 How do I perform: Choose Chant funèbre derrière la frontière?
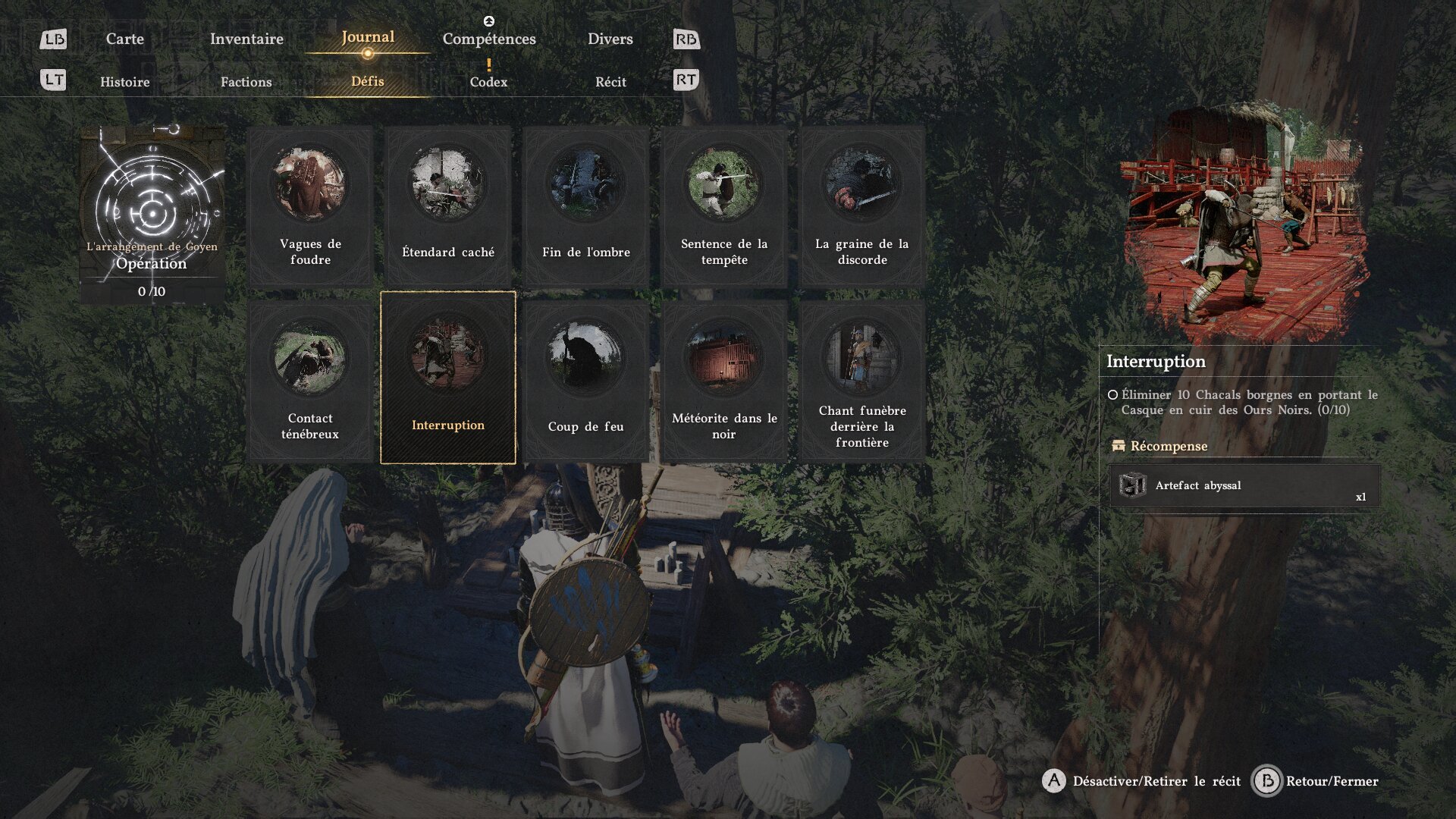tap(861, 381)
